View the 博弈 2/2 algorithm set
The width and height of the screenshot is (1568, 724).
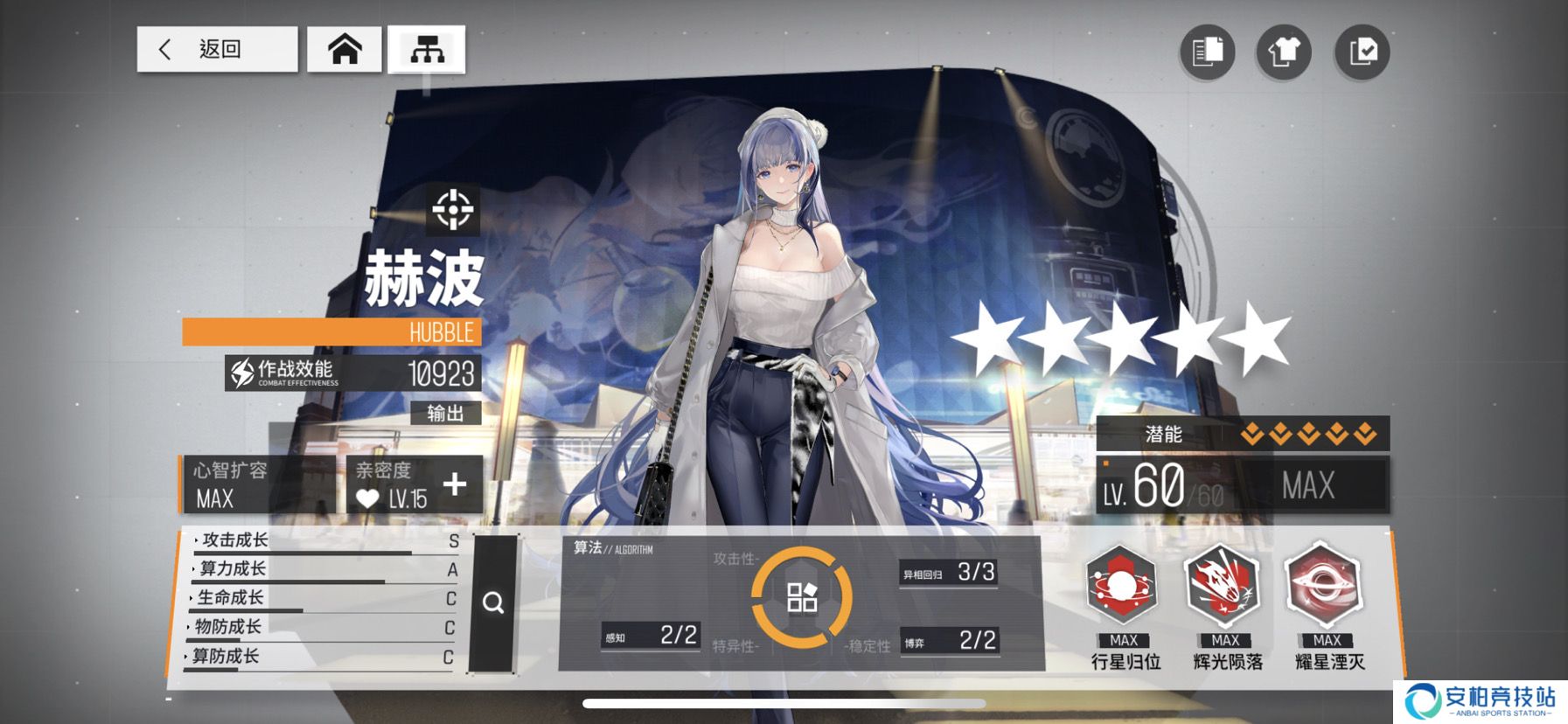click(x=950, y=641)
